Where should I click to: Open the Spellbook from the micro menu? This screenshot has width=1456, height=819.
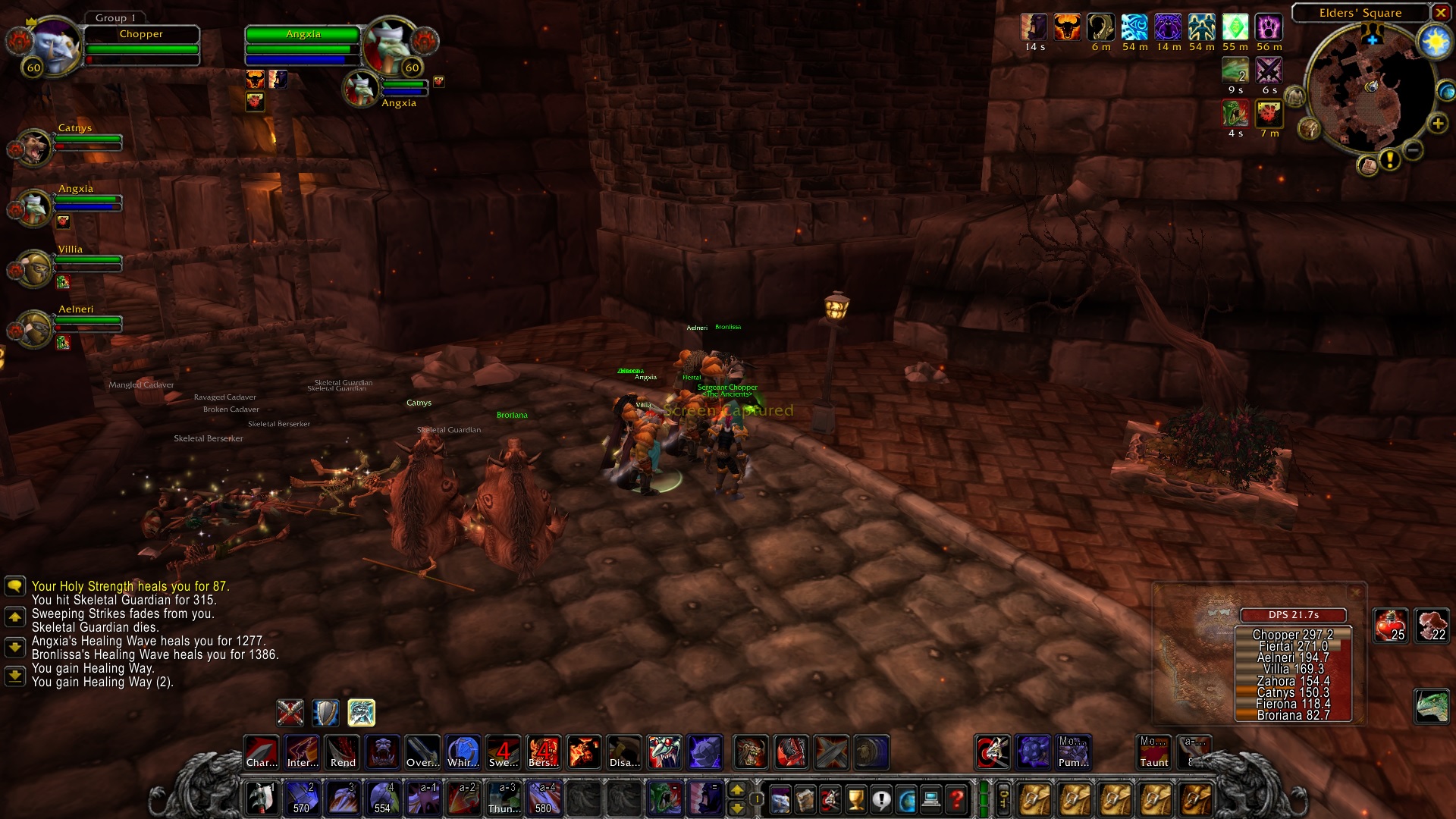click(x=805, y=799)
